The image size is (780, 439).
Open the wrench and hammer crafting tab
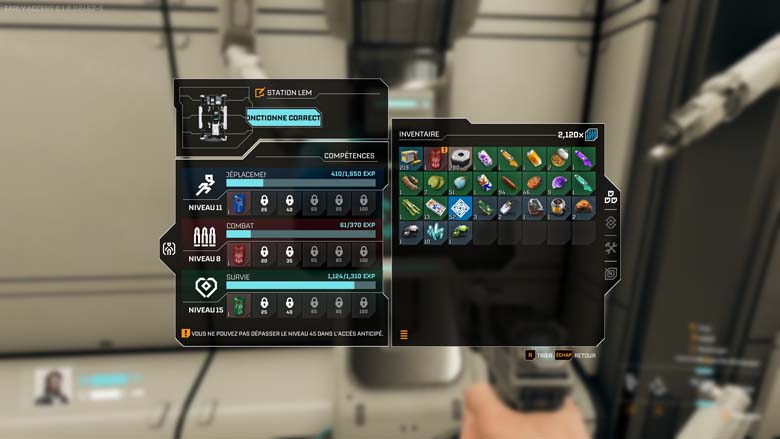[610, 248]
